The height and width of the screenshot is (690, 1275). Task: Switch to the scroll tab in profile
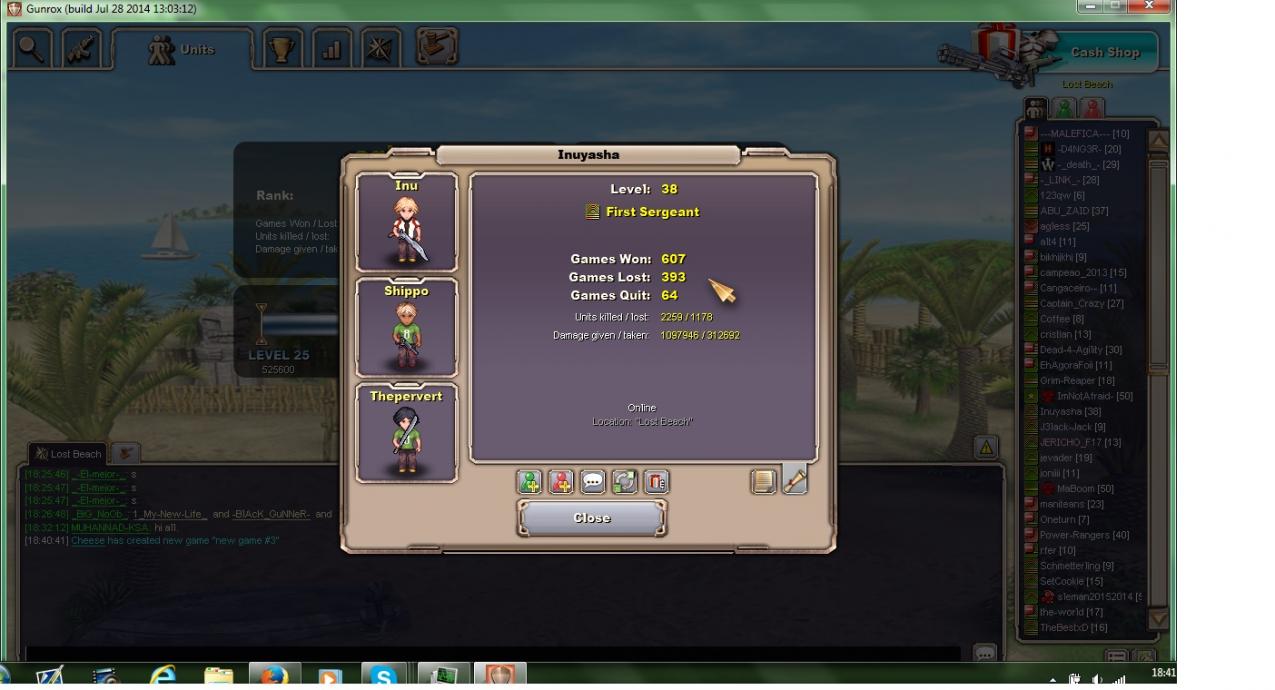pyautogui.click(x=795, y=480)
